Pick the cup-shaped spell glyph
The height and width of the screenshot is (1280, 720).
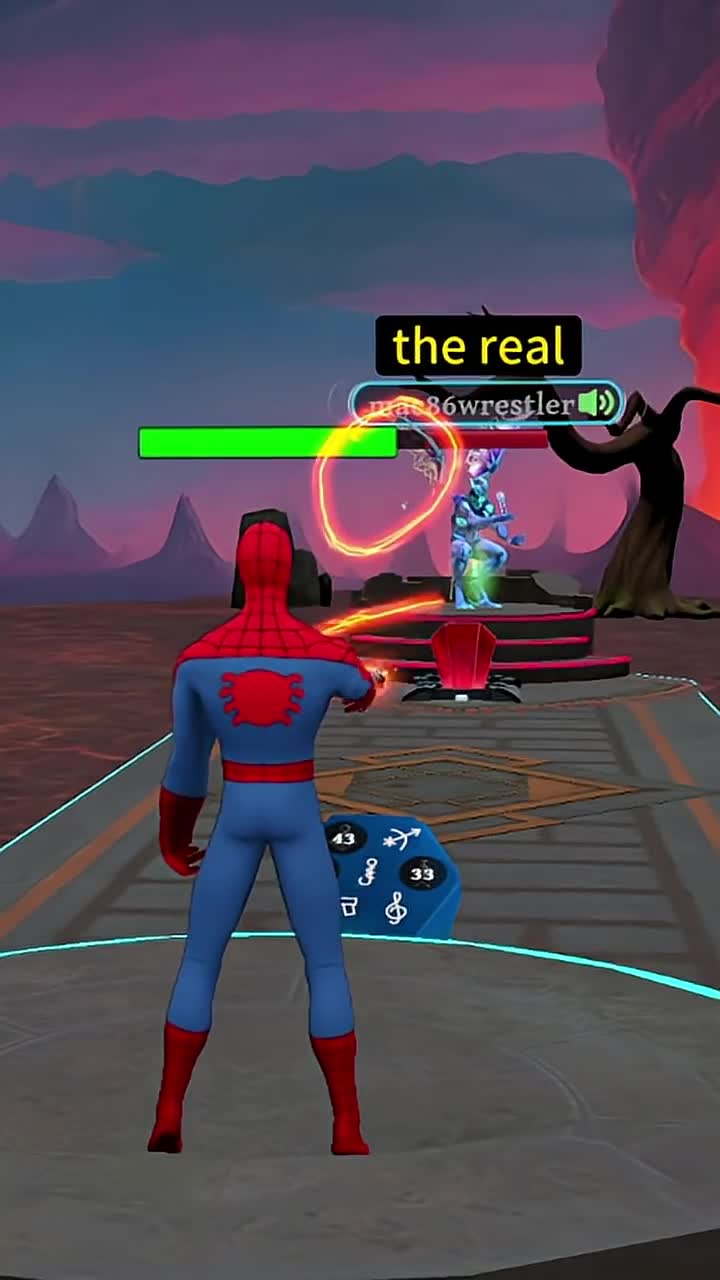pyautogui.click(x=349, y=906)
